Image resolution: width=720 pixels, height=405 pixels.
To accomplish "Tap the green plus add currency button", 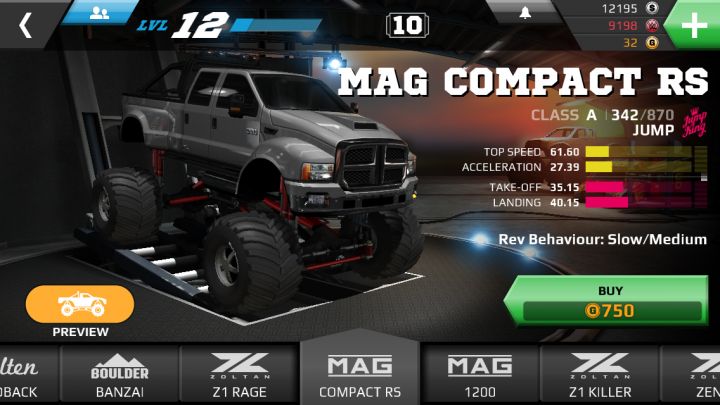I will point(694,24).
